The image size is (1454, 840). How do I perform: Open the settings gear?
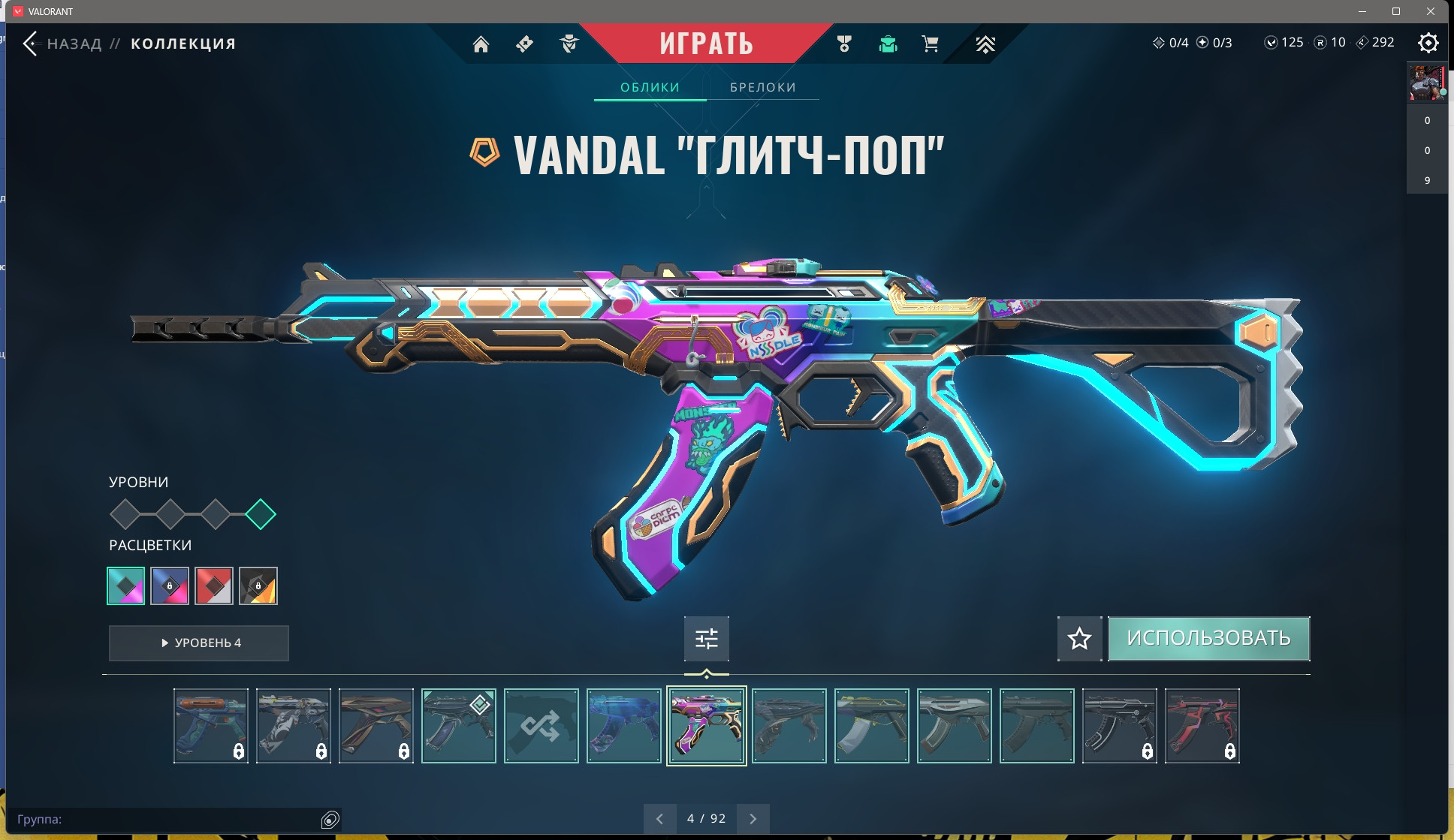[x=1428, y=43]
